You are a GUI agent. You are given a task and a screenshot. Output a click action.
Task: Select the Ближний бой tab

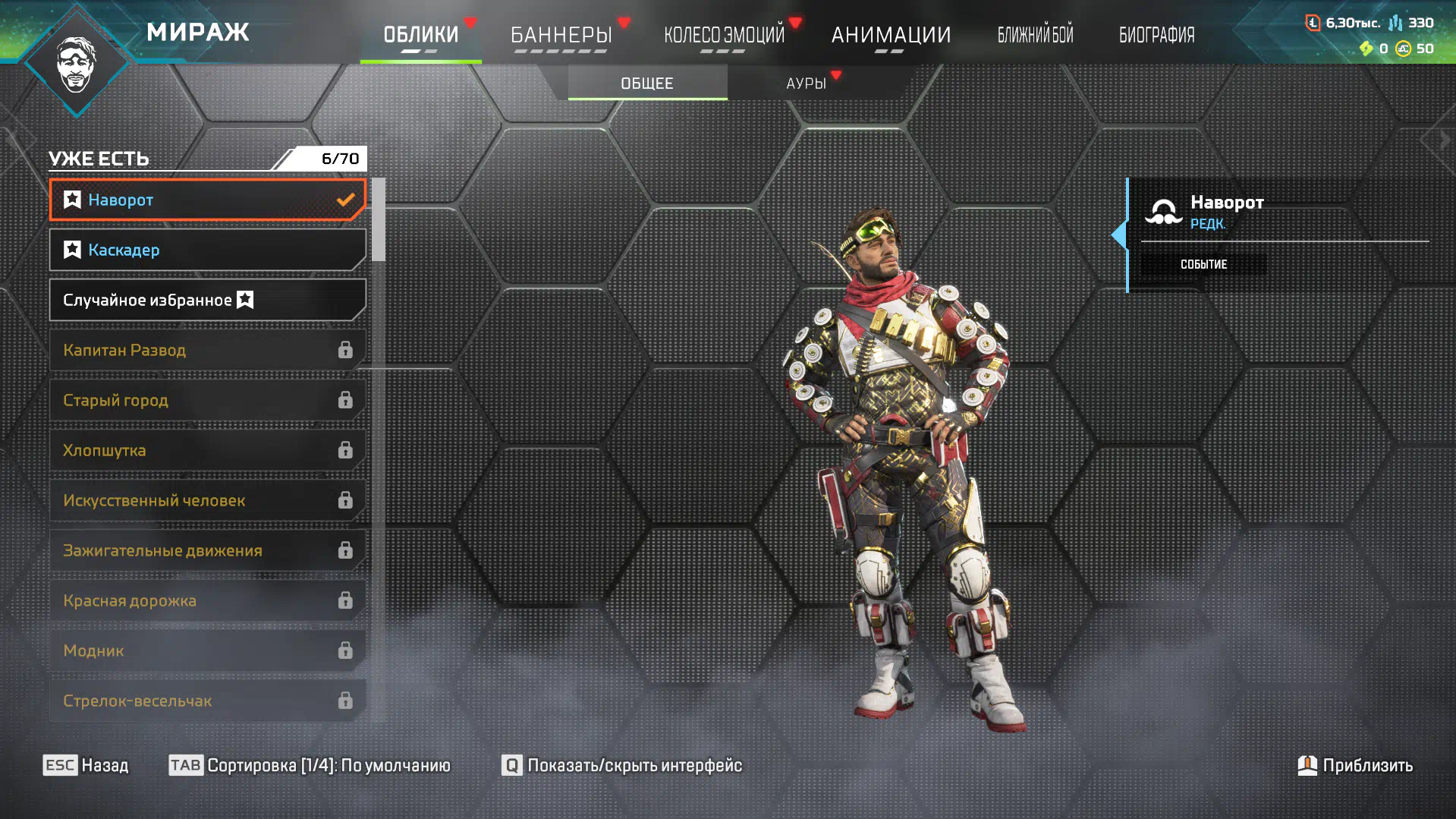click(x=1035, y=35)
